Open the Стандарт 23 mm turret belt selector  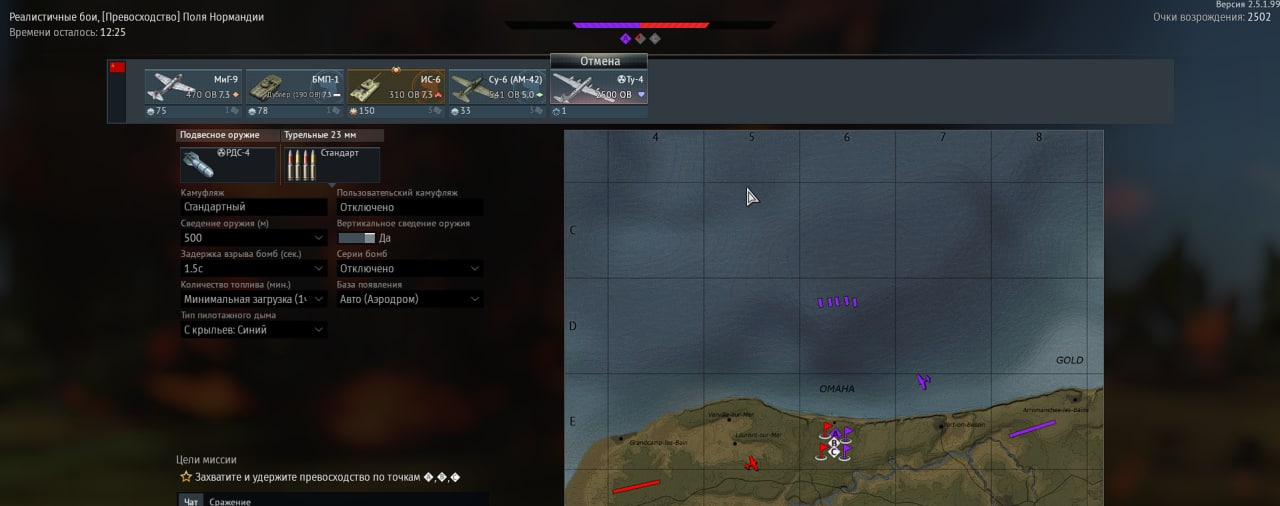[x=332, y=165]
